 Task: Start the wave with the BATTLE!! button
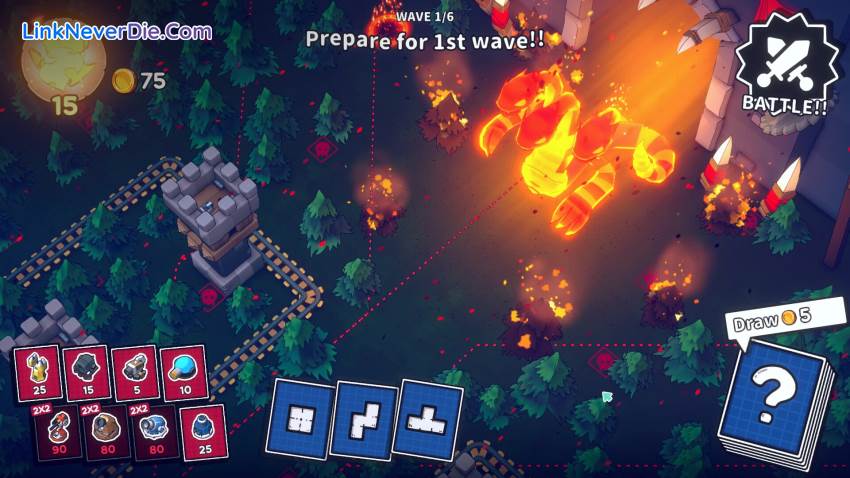click(784, 66)
